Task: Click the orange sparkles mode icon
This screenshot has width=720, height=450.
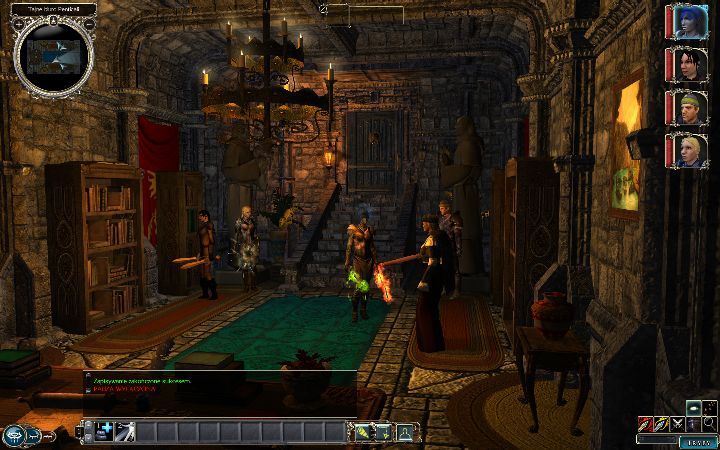Action: click(709, 408)
